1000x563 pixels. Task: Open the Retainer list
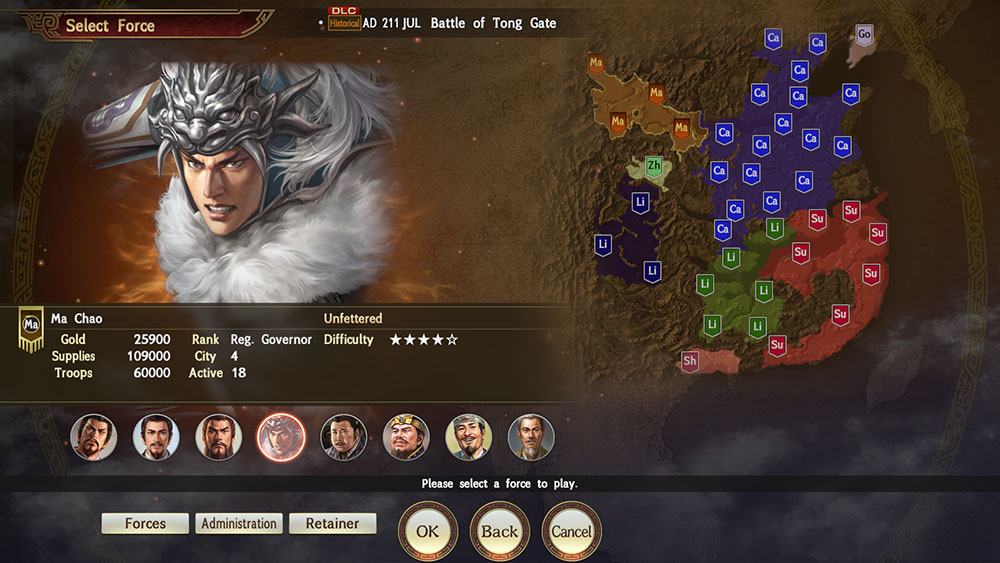pos(332,524)
